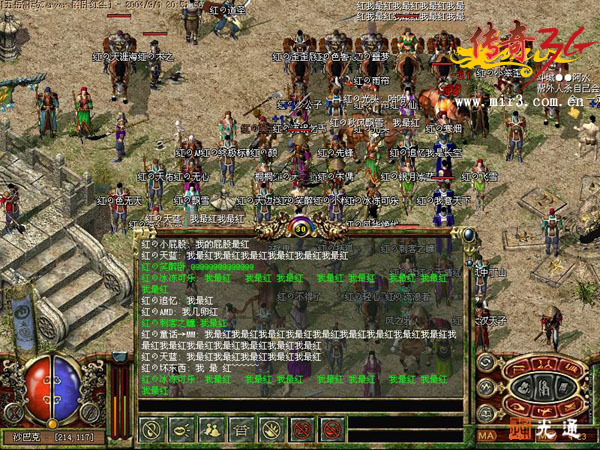Select the gate-shaped guild icon
Viewport: 600px width, 450px height.
coord(241,430)
